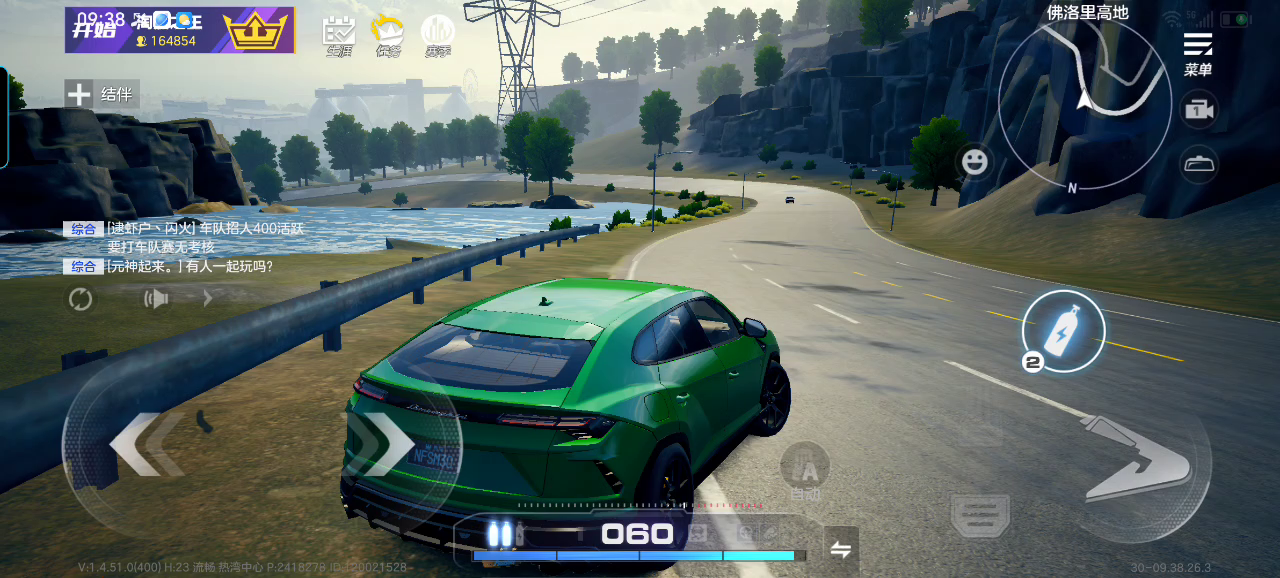Toggle the 自动 auto-drive button
This screenshot has height=578, width=1280.
pyautogui.click(x=805, y=473)
